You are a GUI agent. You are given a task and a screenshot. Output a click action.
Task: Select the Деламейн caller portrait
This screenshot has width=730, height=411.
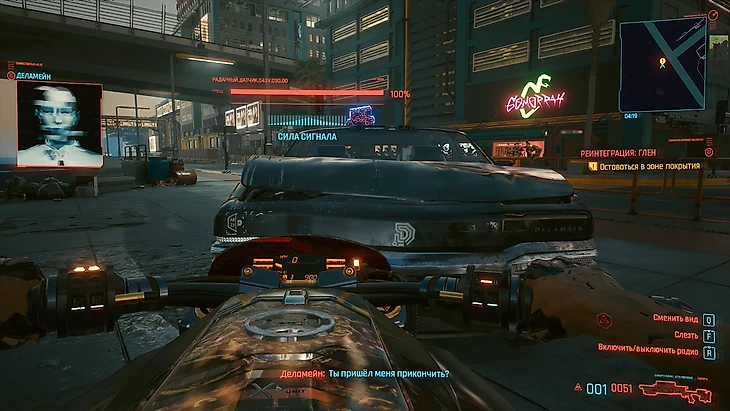point(60,124)
